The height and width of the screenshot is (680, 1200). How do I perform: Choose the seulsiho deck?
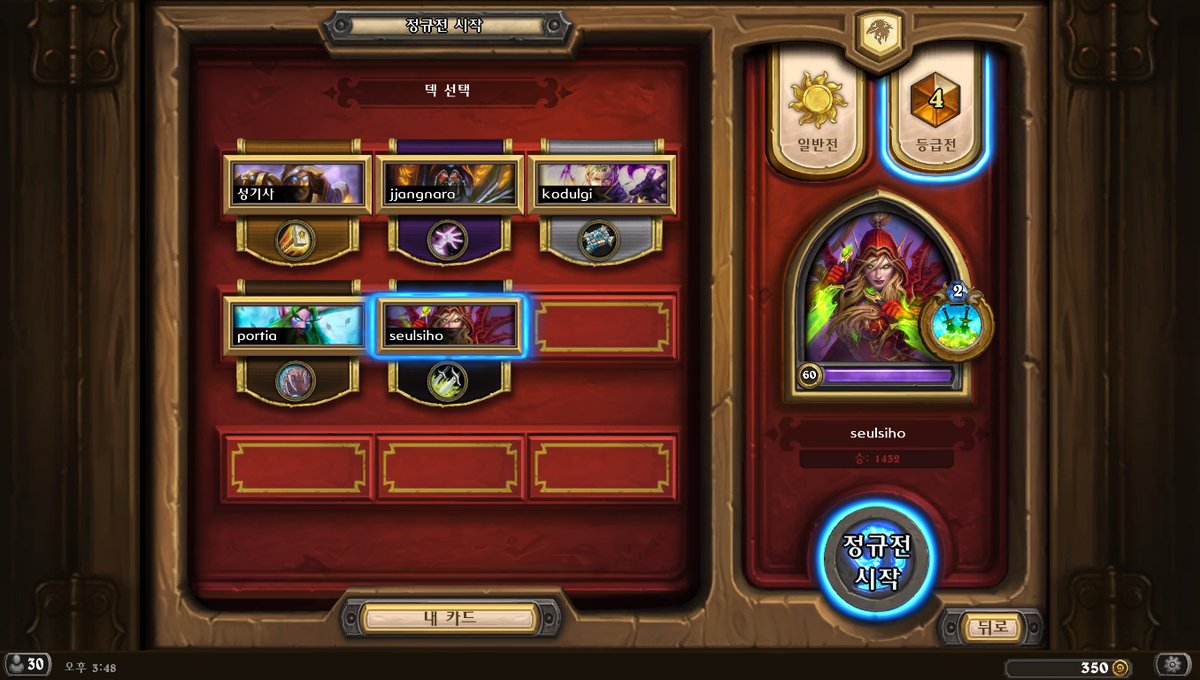click(449, 326)
